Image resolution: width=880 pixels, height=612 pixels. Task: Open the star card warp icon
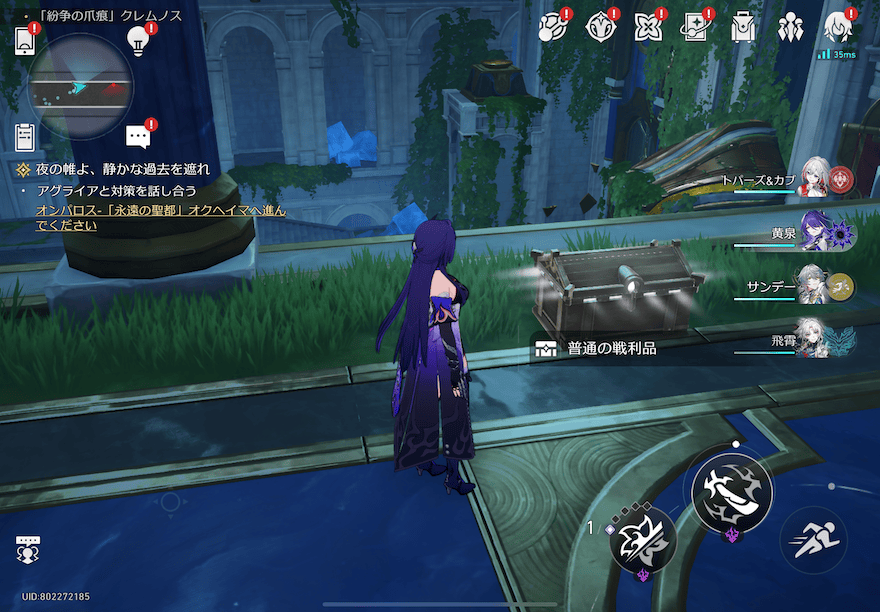click(695, 27)
